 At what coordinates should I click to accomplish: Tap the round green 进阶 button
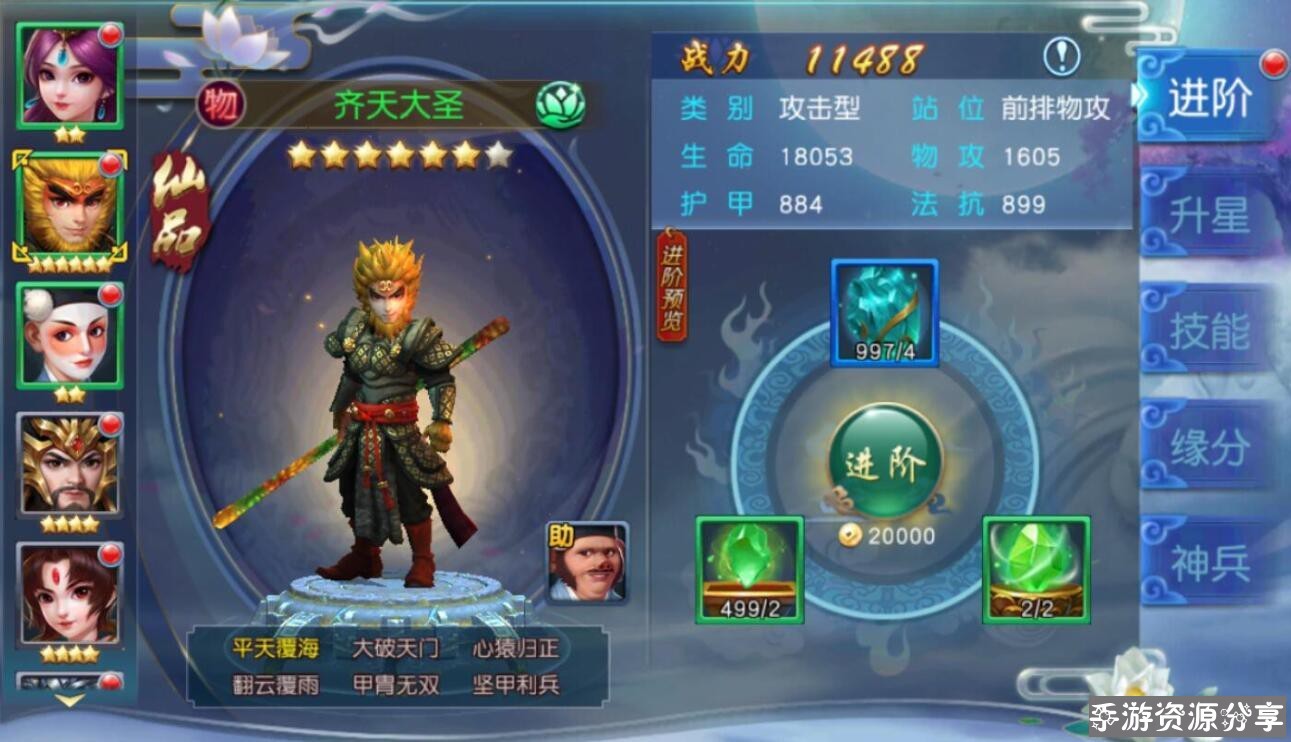point(884,461)
